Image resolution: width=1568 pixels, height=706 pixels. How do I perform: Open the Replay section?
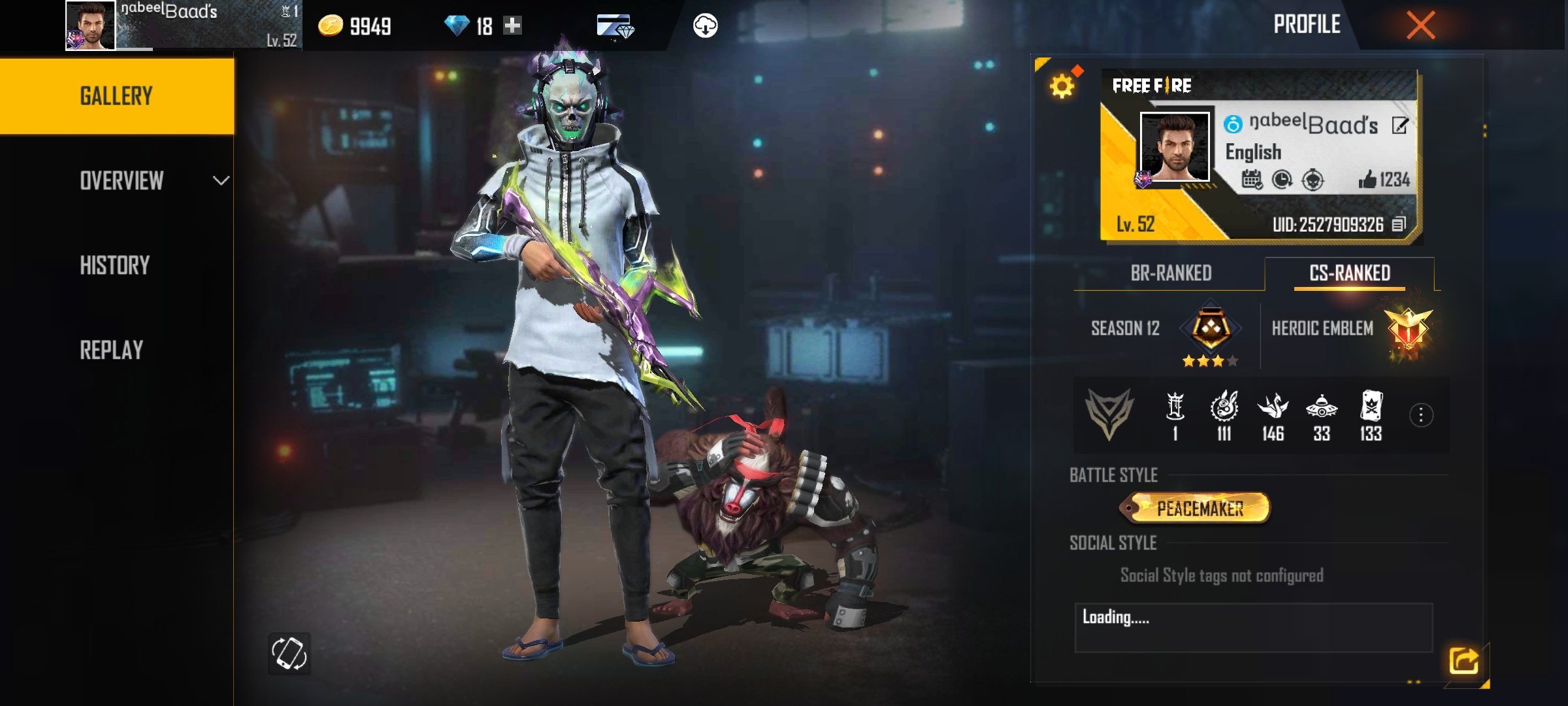(112, 350)
